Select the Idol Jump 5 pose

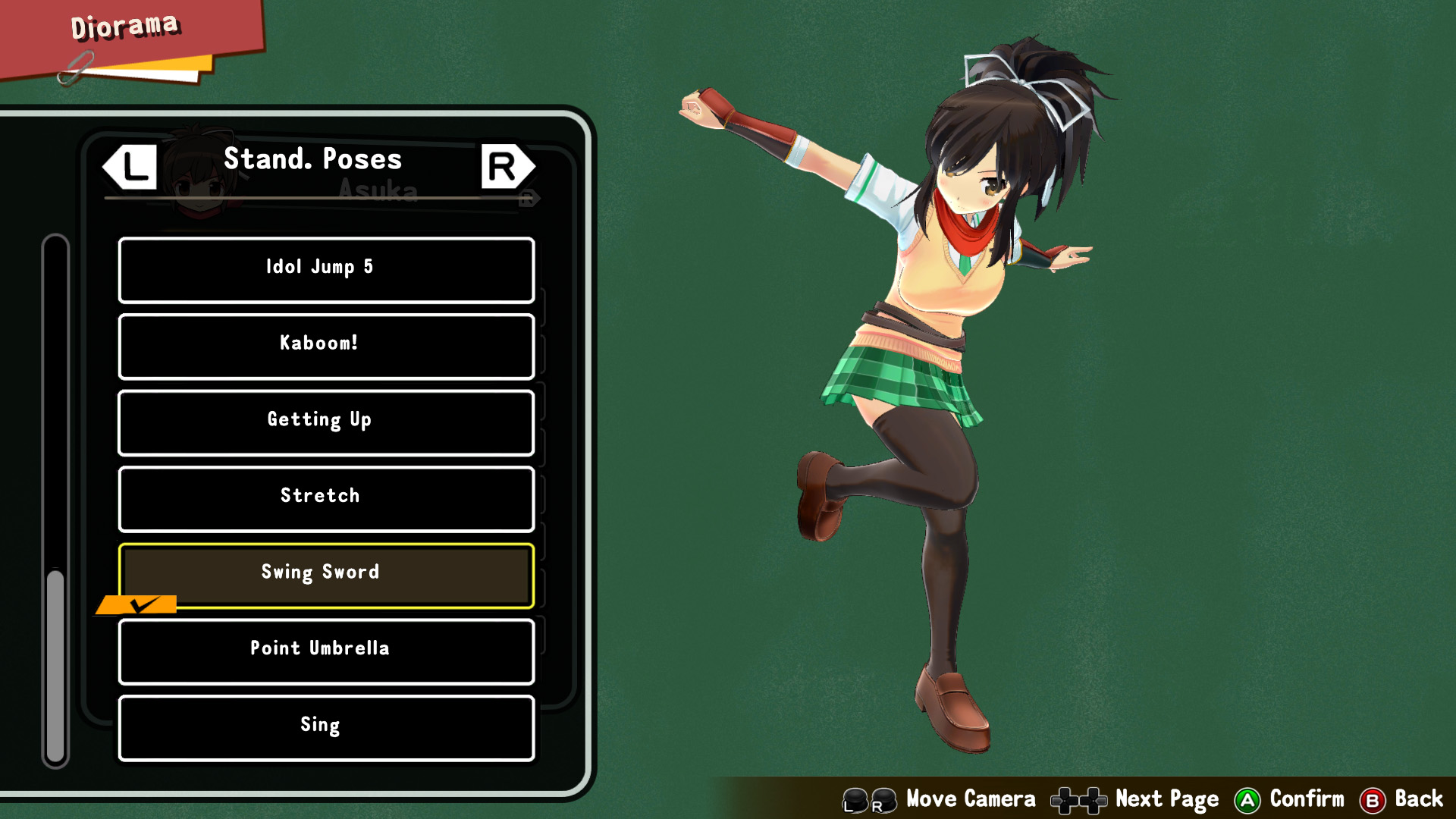[326, 269]
